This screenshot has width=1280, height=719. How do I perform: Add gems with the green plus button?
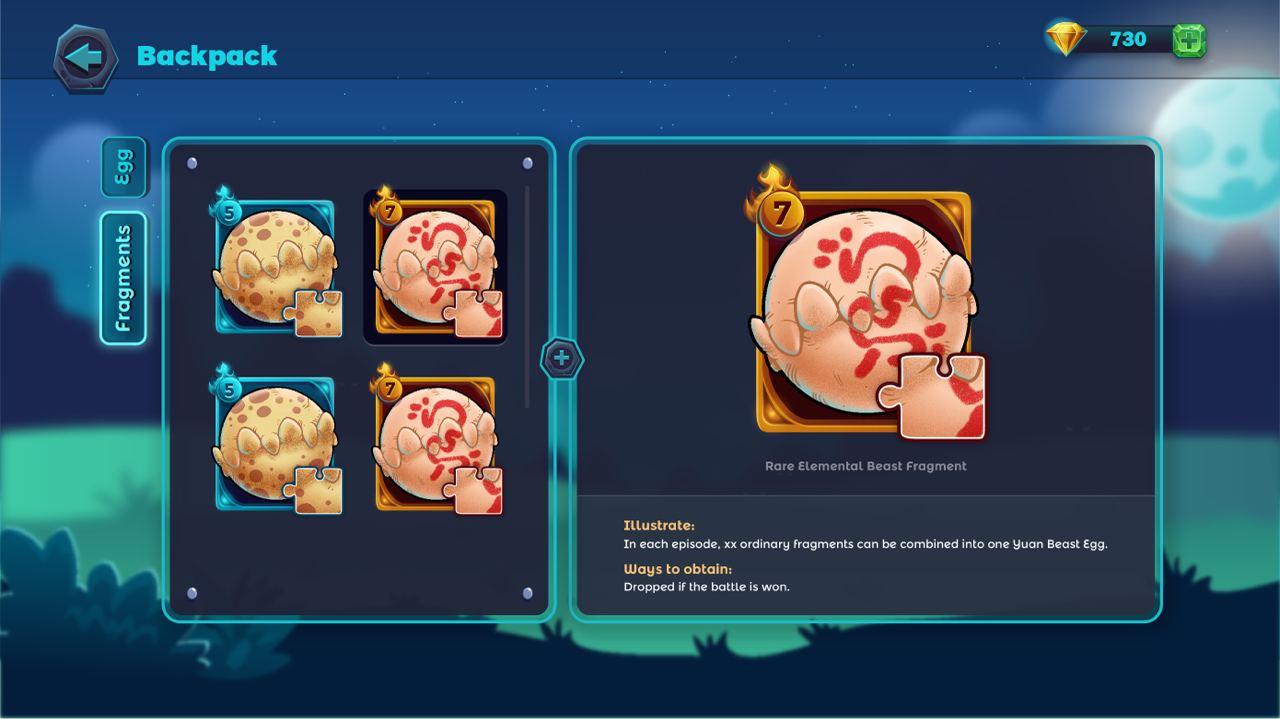click(1189, 40)
